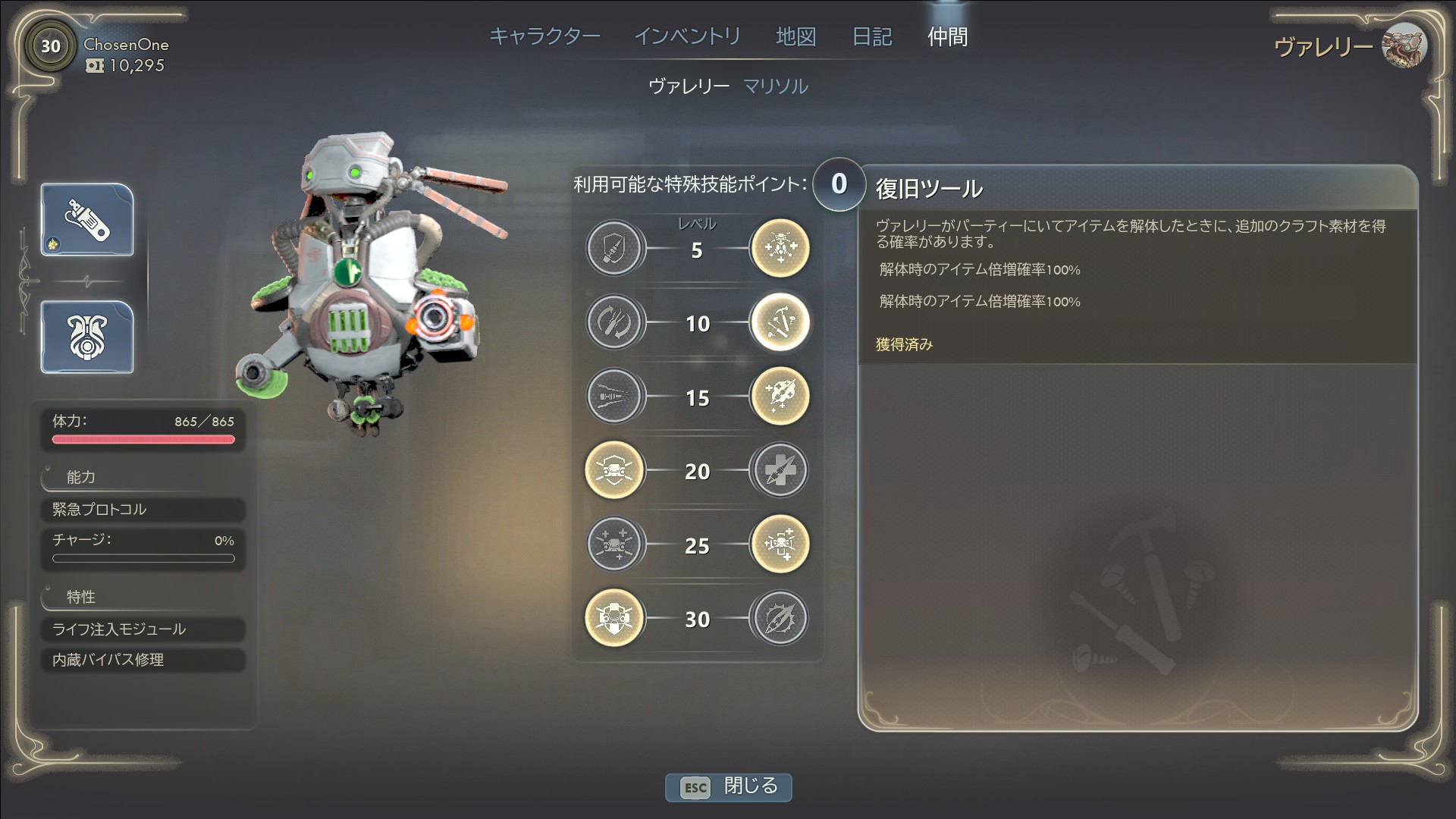Choose the level 10 hammer tools skill
Image resolution: width=1456 pixels, height=819 pixels.
[780, 322]
